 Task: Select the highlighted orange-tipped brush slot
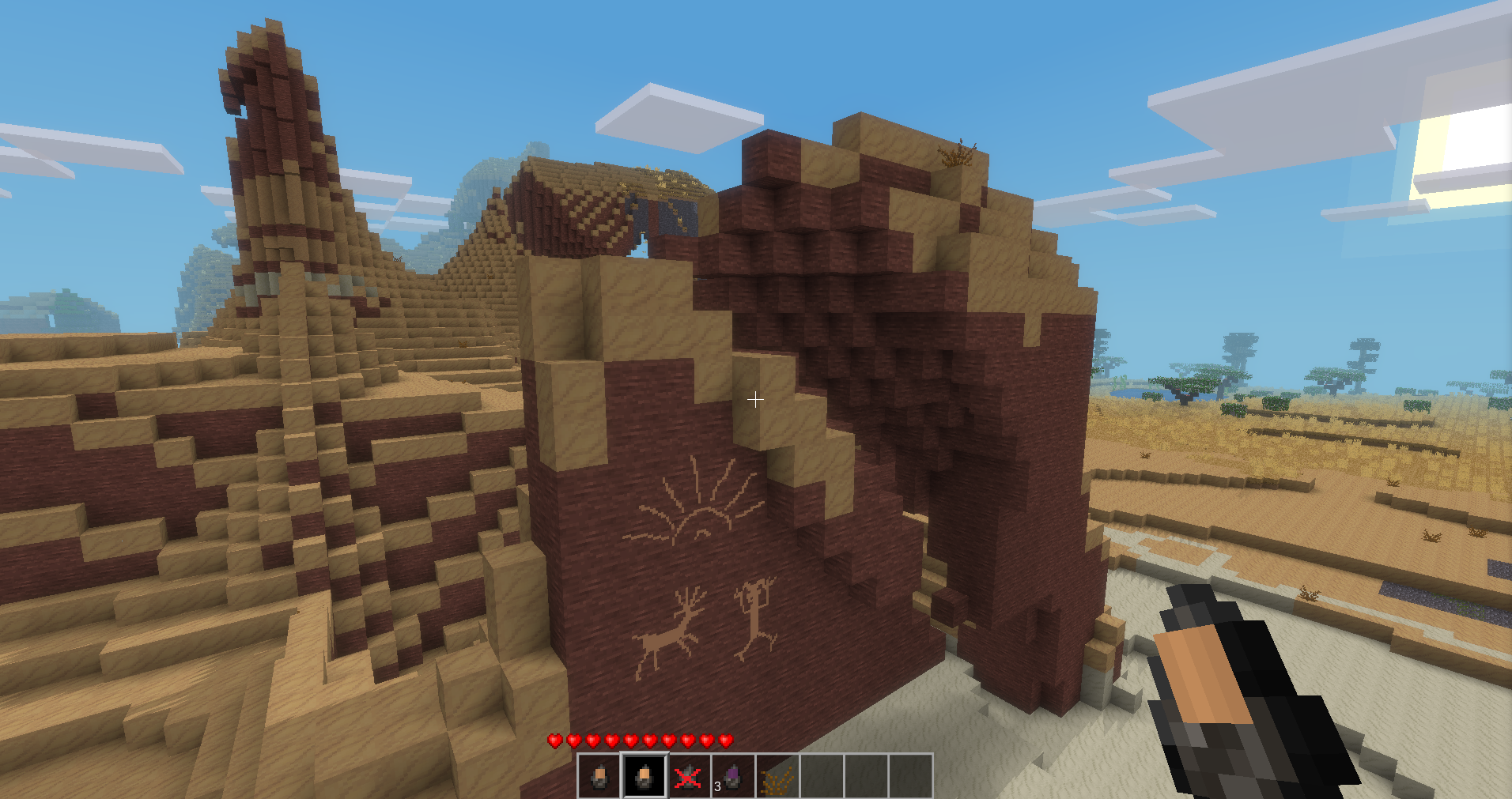pyautogui.click(x=644, y=775)
